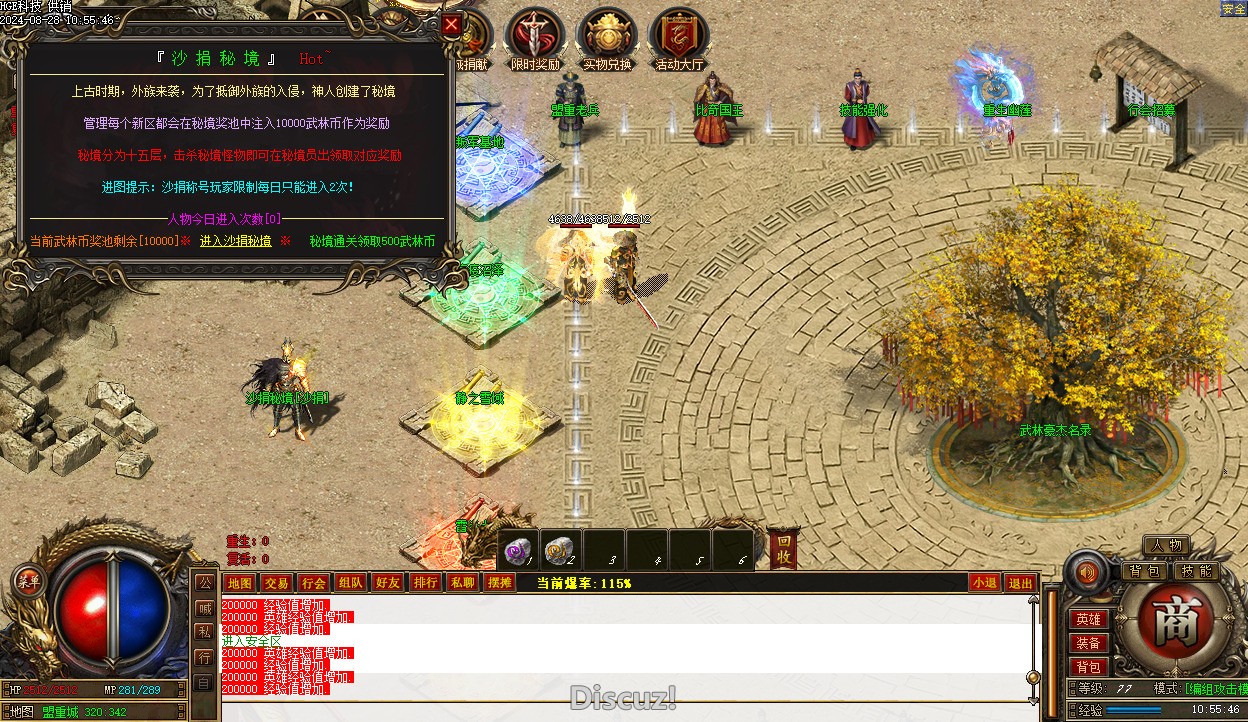The image size is (1248, 722).
Task: Open the 好友 friends tab
Action: click(x=387, y=583)
